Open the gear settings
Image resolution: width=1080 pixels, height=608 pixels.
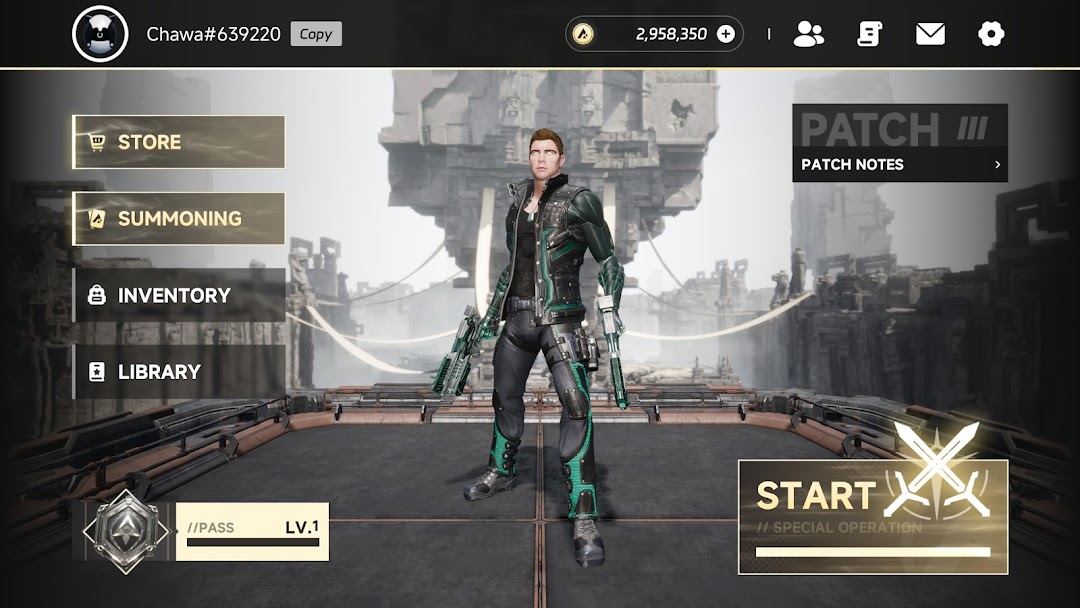pos(990,34)
